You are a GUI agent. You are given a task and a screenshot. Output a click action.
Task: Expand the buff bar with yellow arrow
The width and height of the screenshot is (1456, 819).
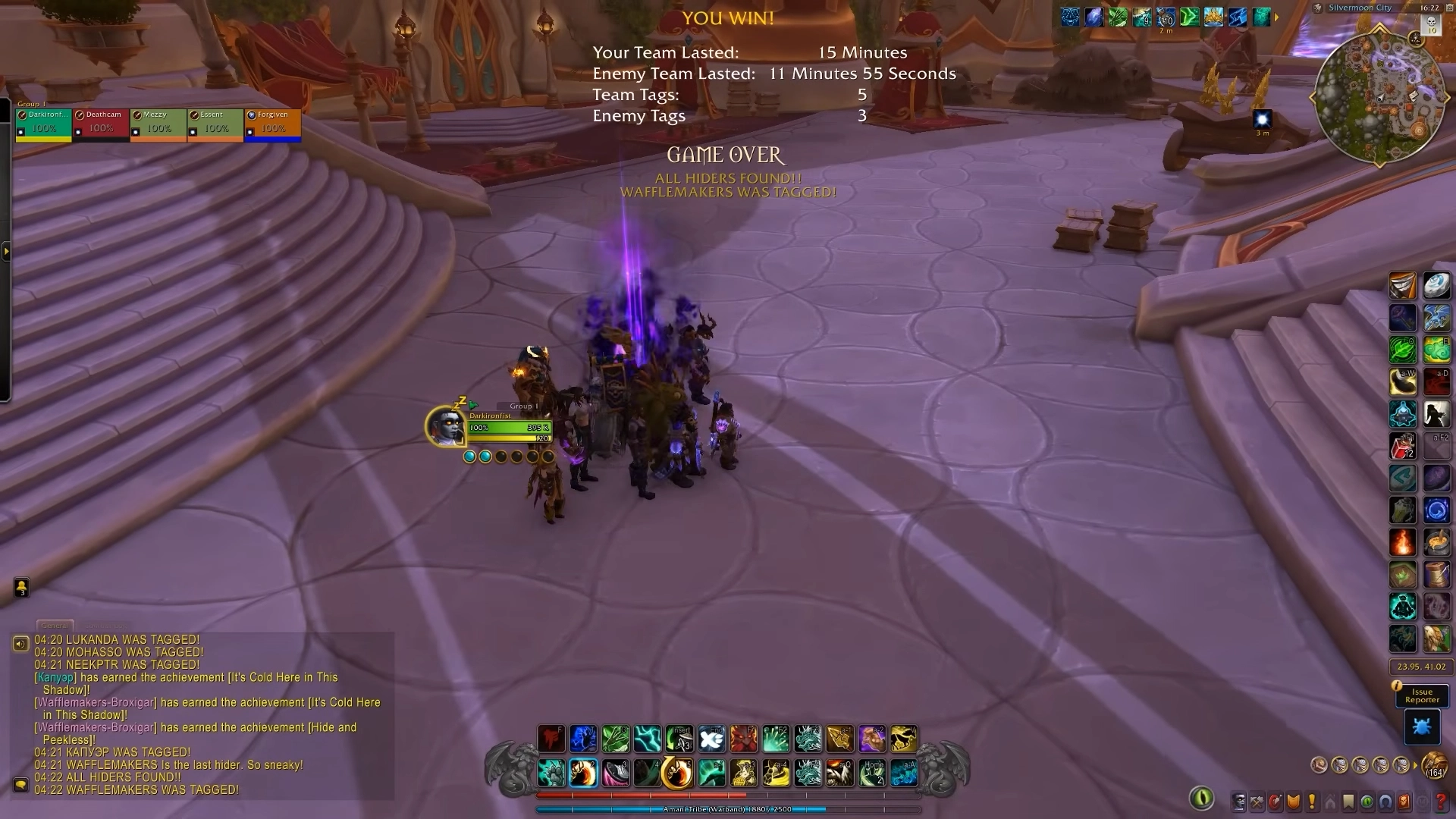point(1276,17)
